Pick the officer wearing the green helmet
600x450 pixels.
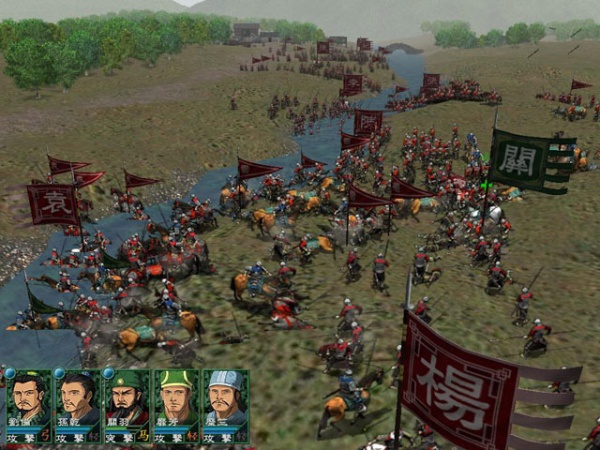(x=175, y=398)
